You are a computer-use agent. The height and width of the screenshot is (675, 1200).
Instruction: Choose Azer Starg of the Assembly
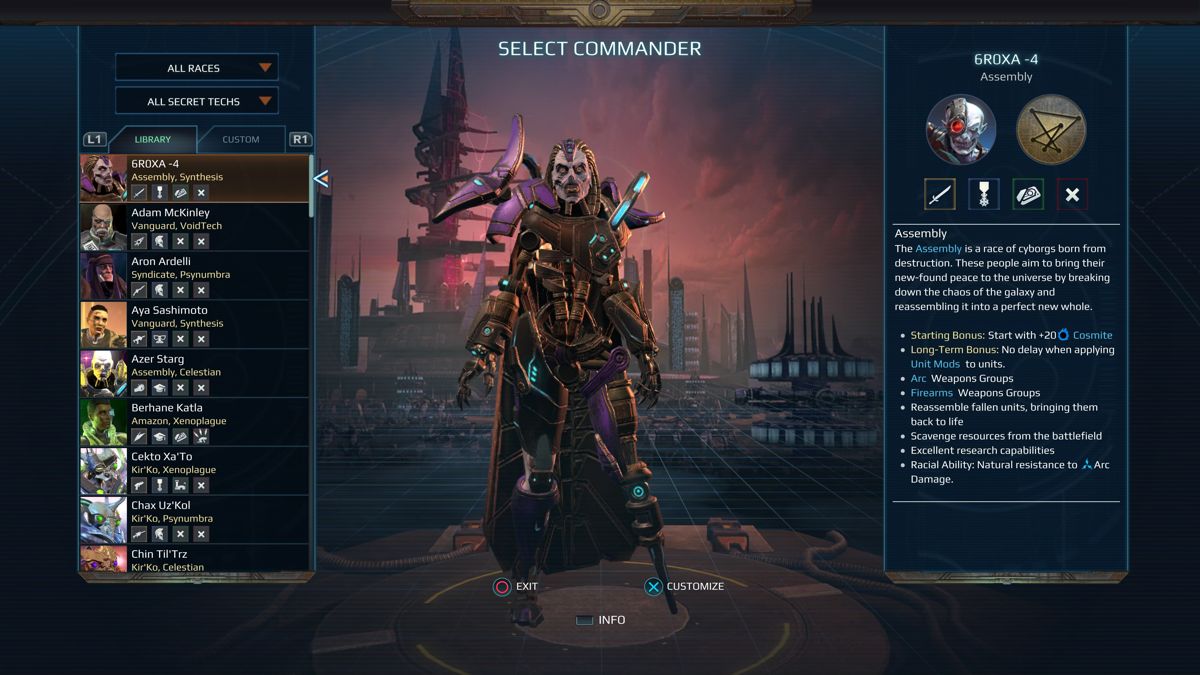(195, 374)
